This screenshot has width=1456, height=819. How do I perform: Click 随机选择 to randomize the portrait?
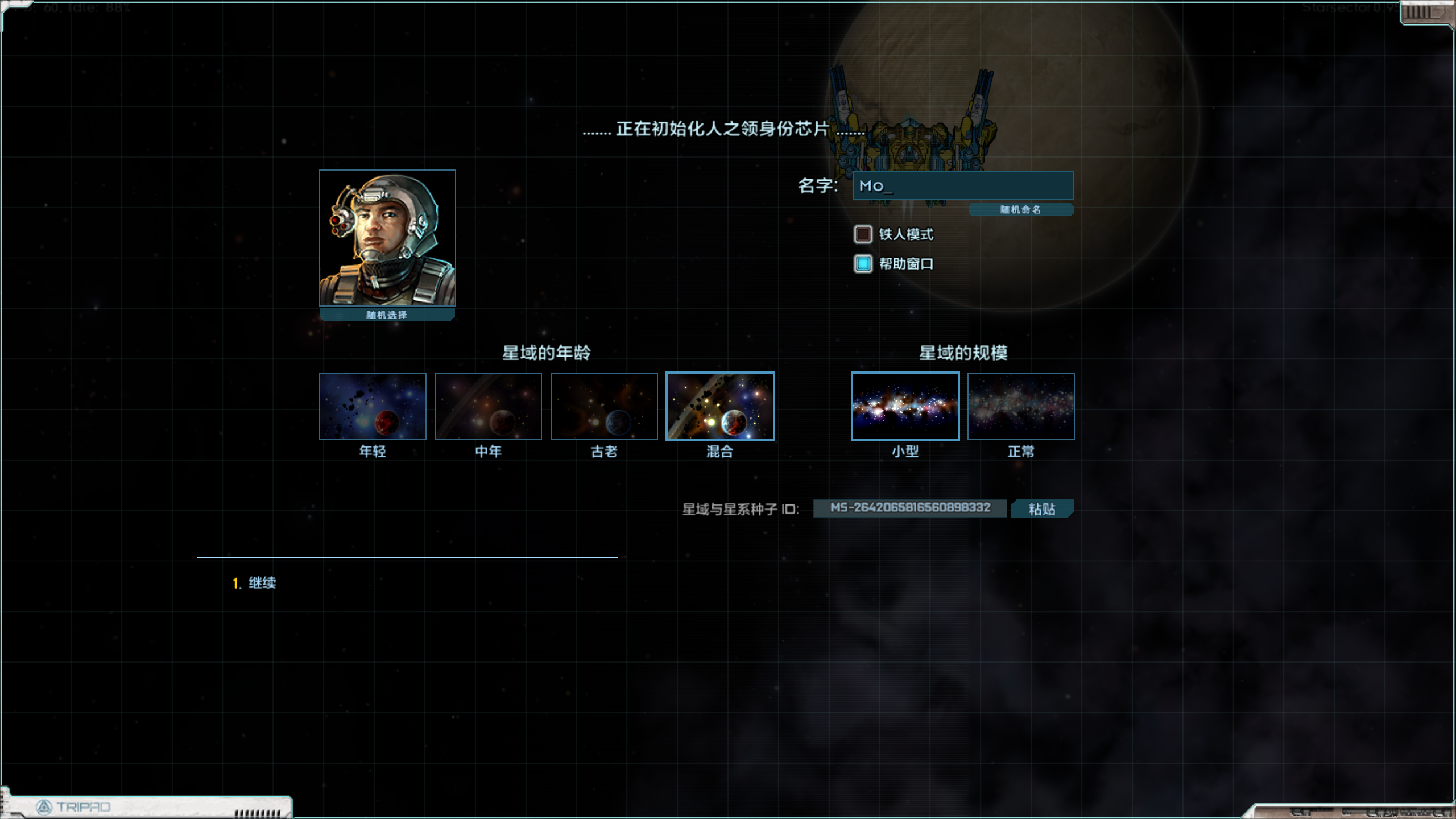click(x=387, y=314)
